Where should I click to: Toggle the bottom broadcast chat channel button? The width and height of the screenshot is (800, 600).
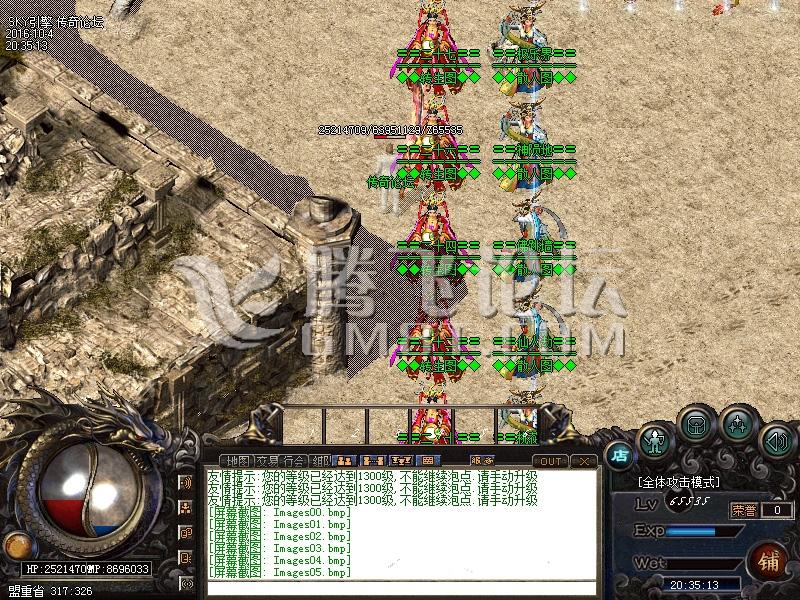pyautogui.click(x=186, y=581)
